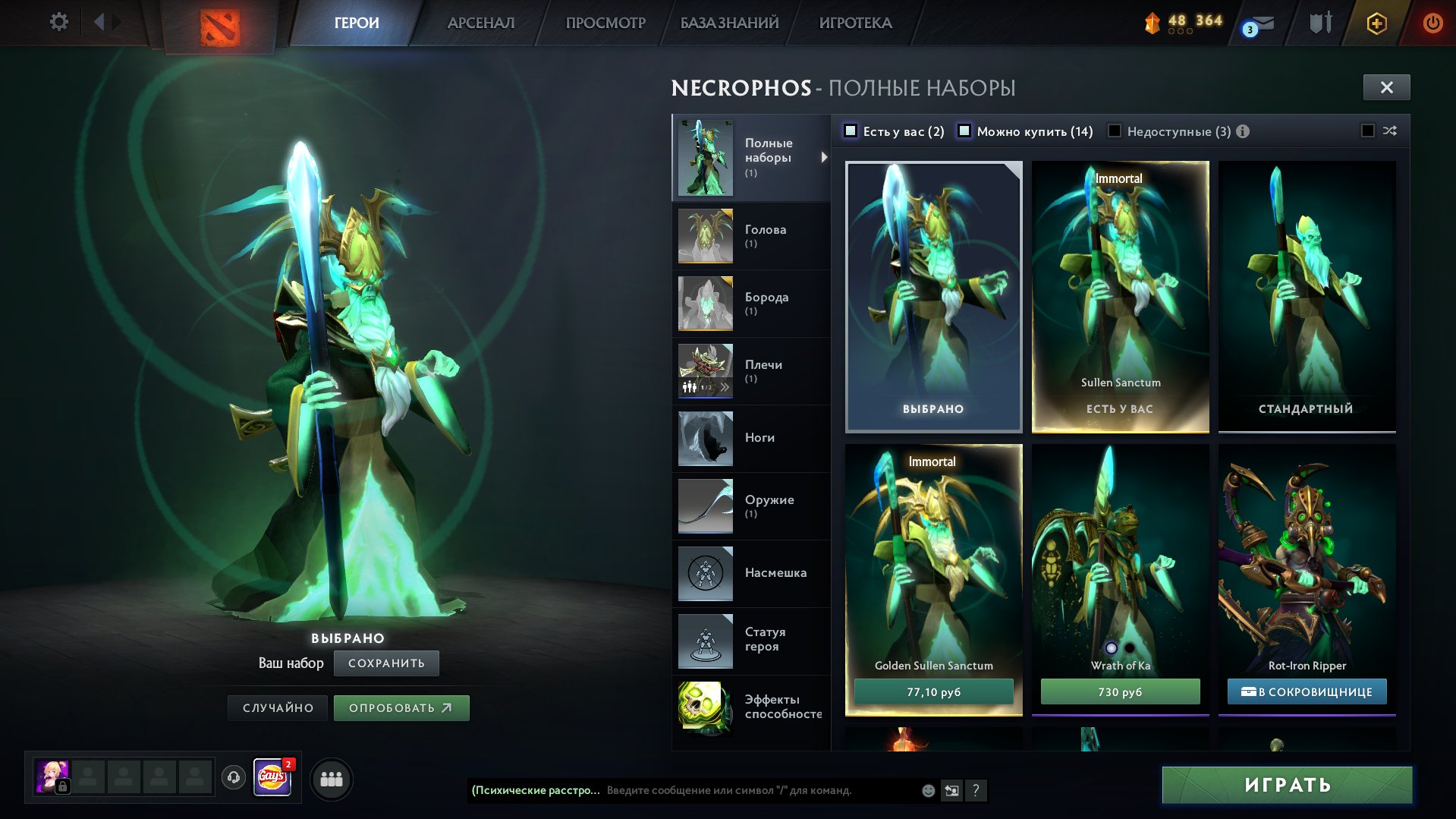Open the Плечи slot chevron showing 1/2

(726, 386)
